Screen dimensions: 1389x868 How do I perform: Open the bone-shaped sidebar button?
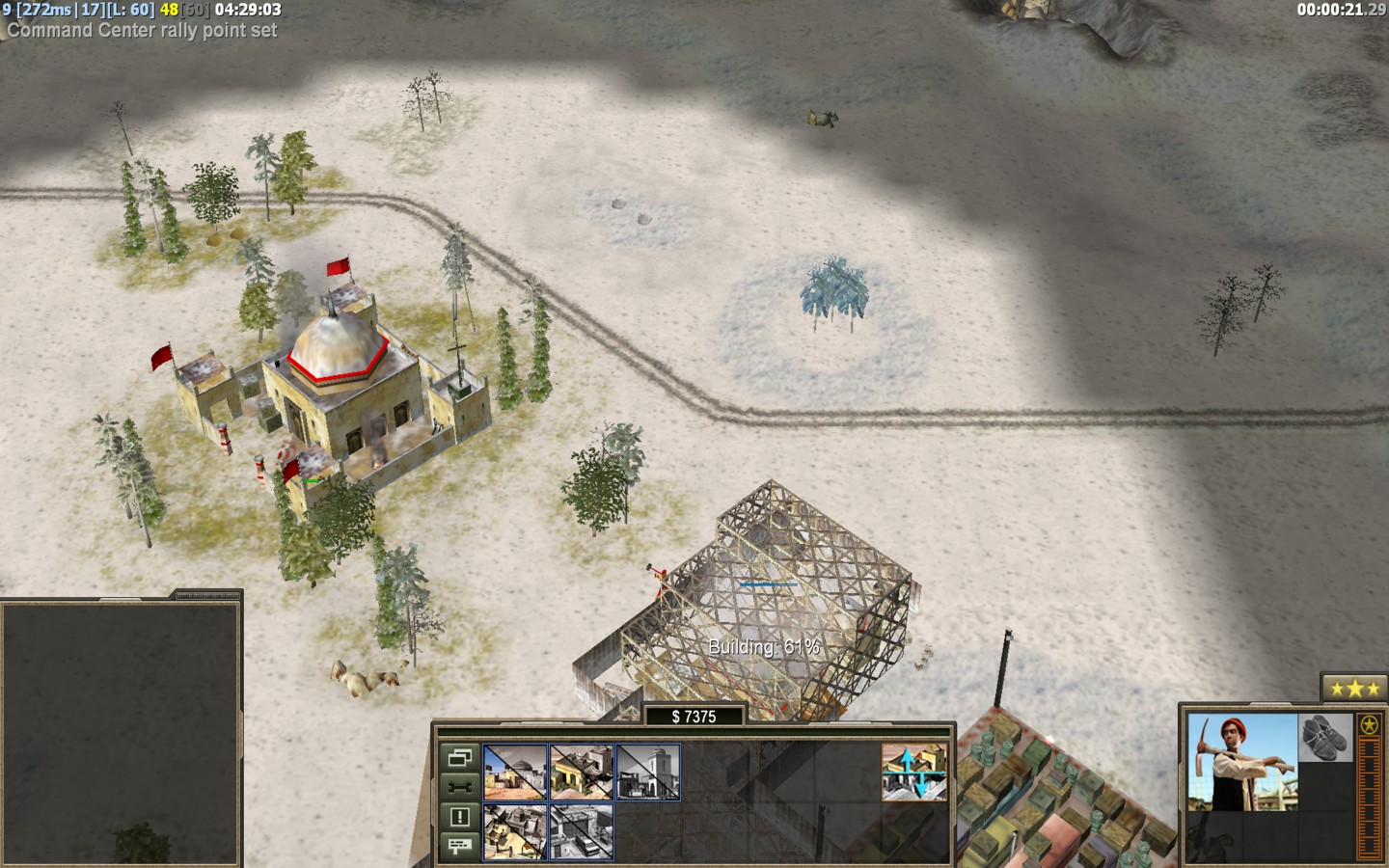pyautogui.click(x=459, y=788)
